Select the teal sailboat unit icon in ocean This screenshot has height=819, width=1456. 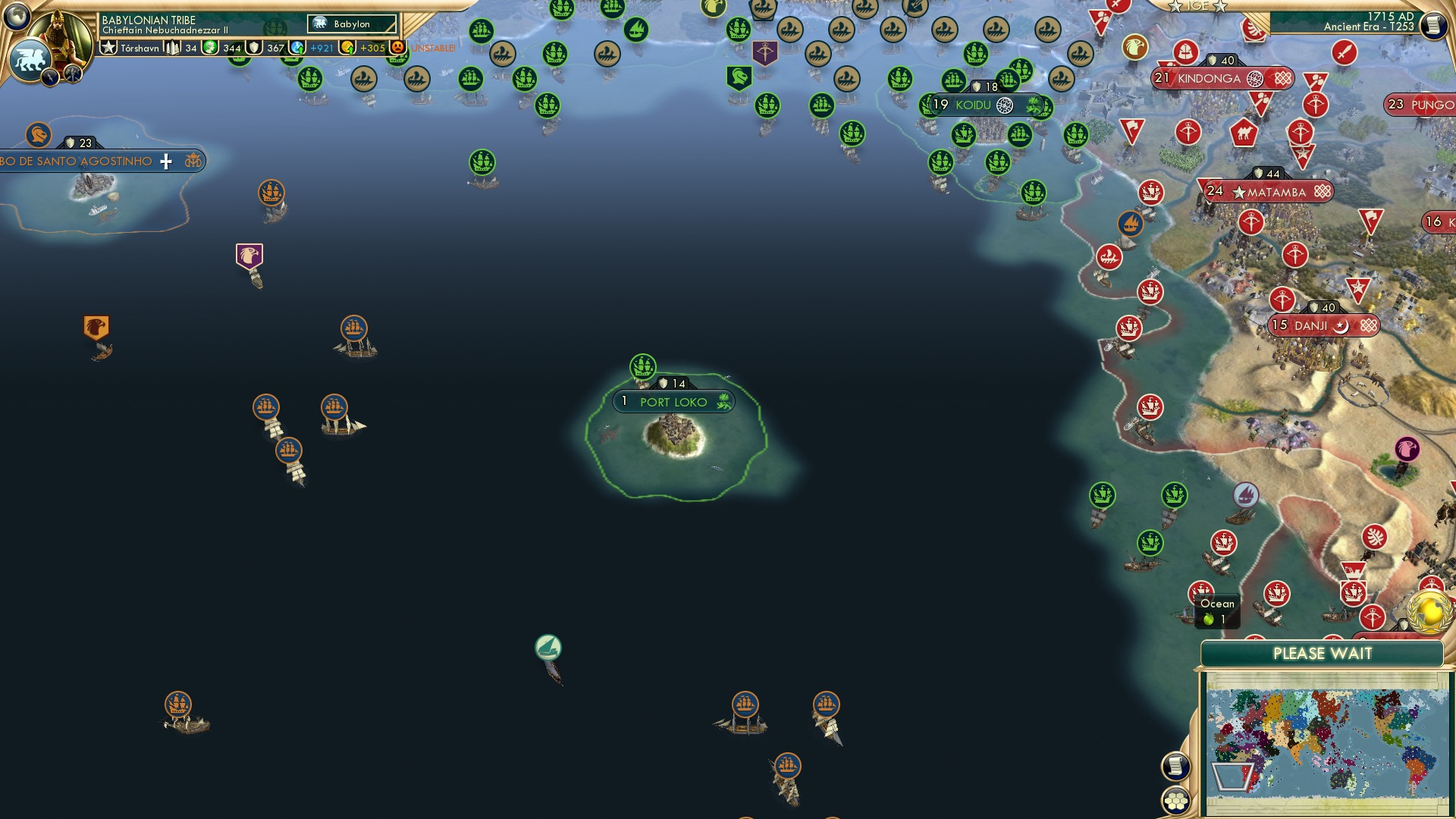point(548,645)
